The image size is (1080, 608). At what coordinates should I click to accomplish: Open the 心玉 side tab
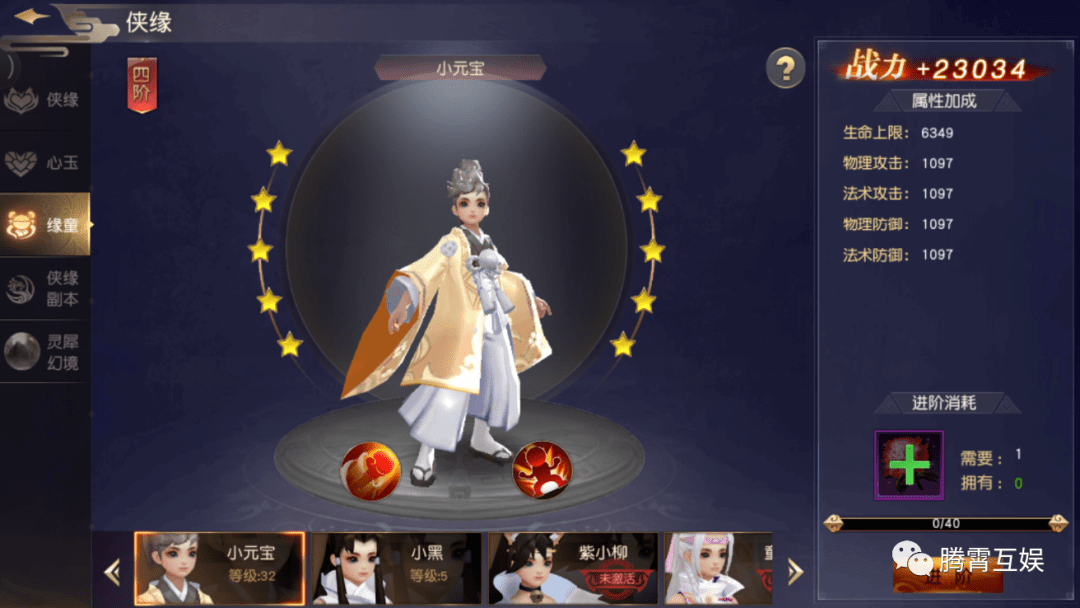(44, 162)
